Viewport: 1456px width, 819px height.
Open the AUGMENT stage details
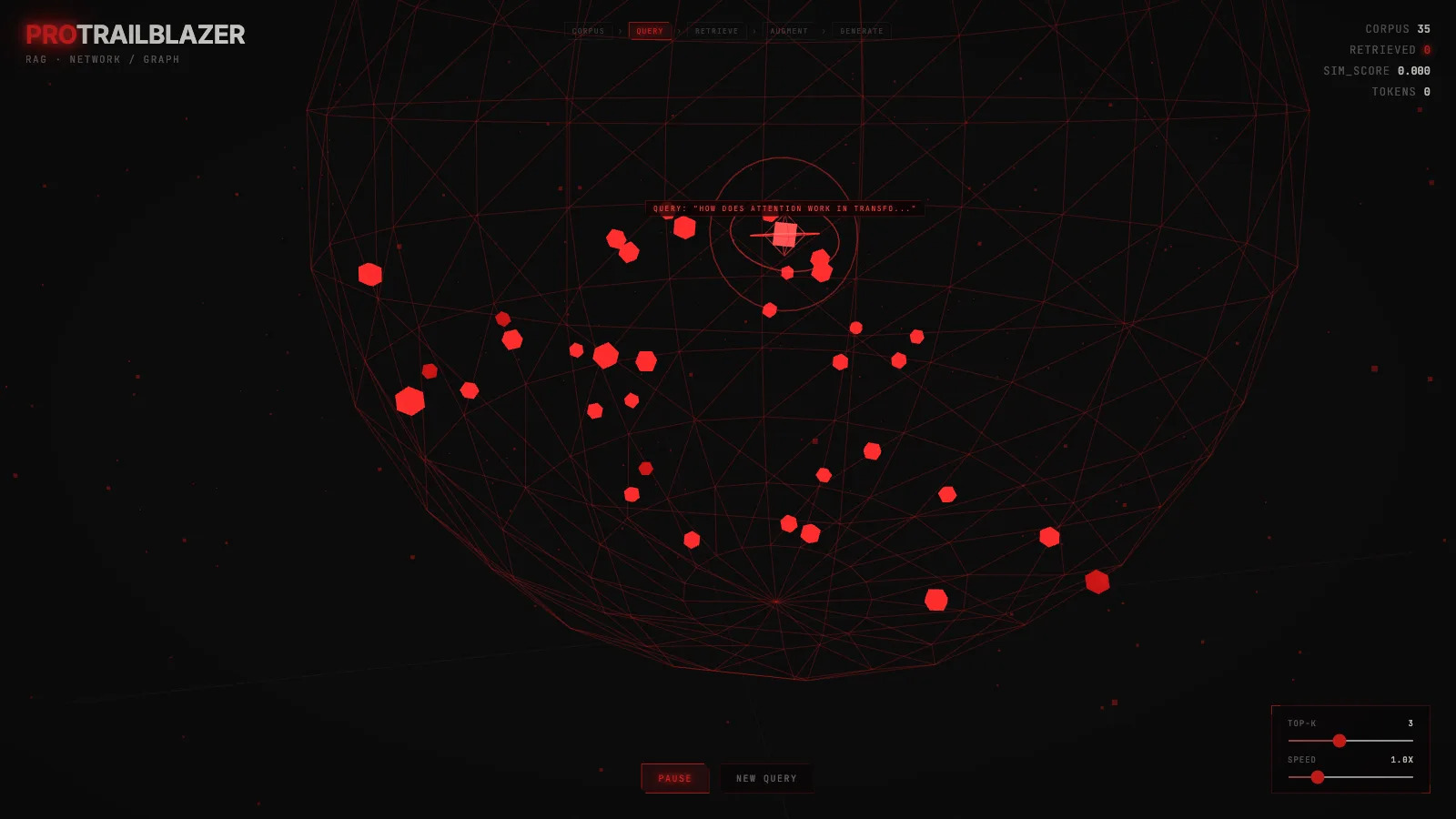click(x=788, y=30)
